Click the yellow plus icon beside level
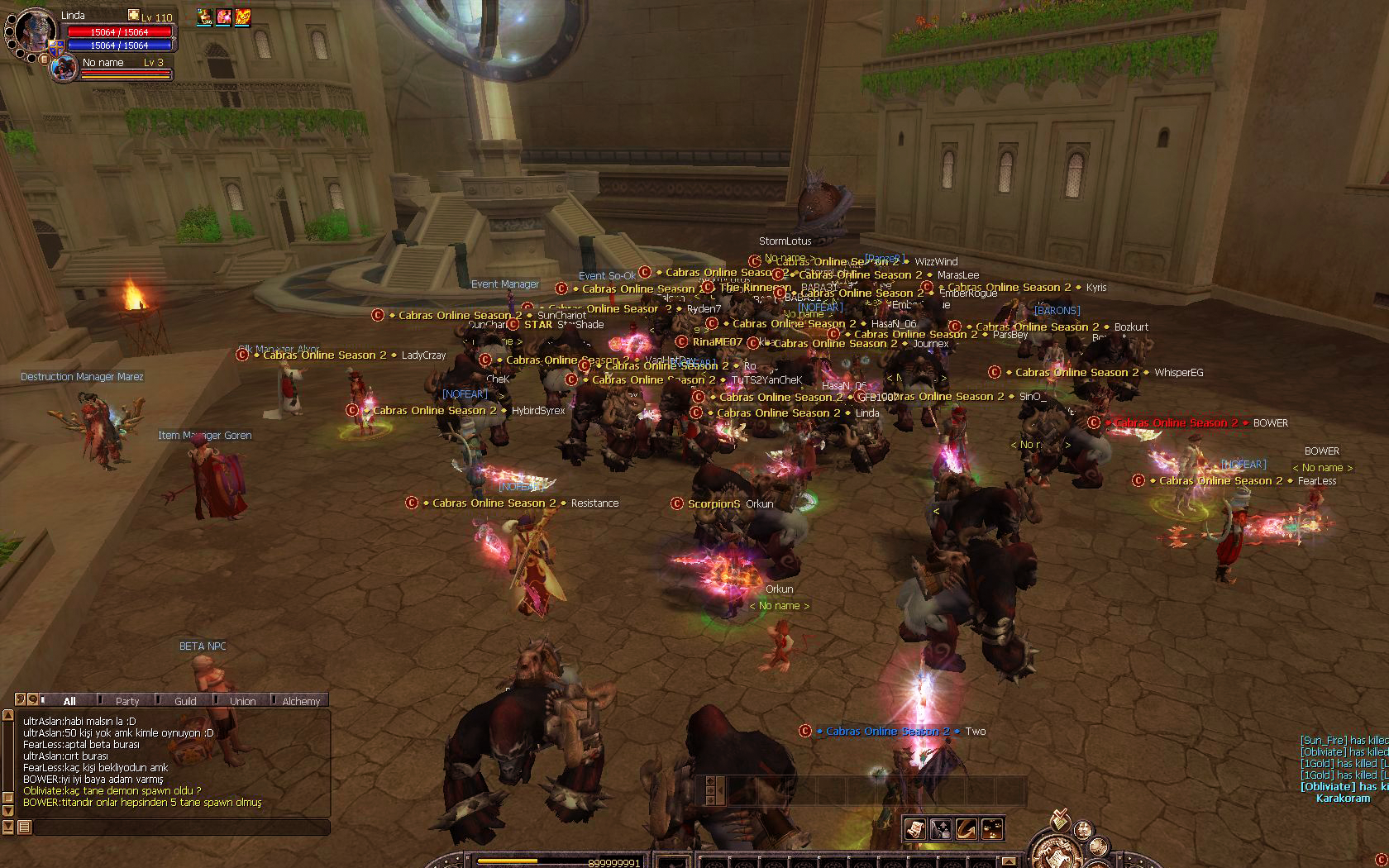Viewport: 1389px width, 868px height. pos(134,16)
